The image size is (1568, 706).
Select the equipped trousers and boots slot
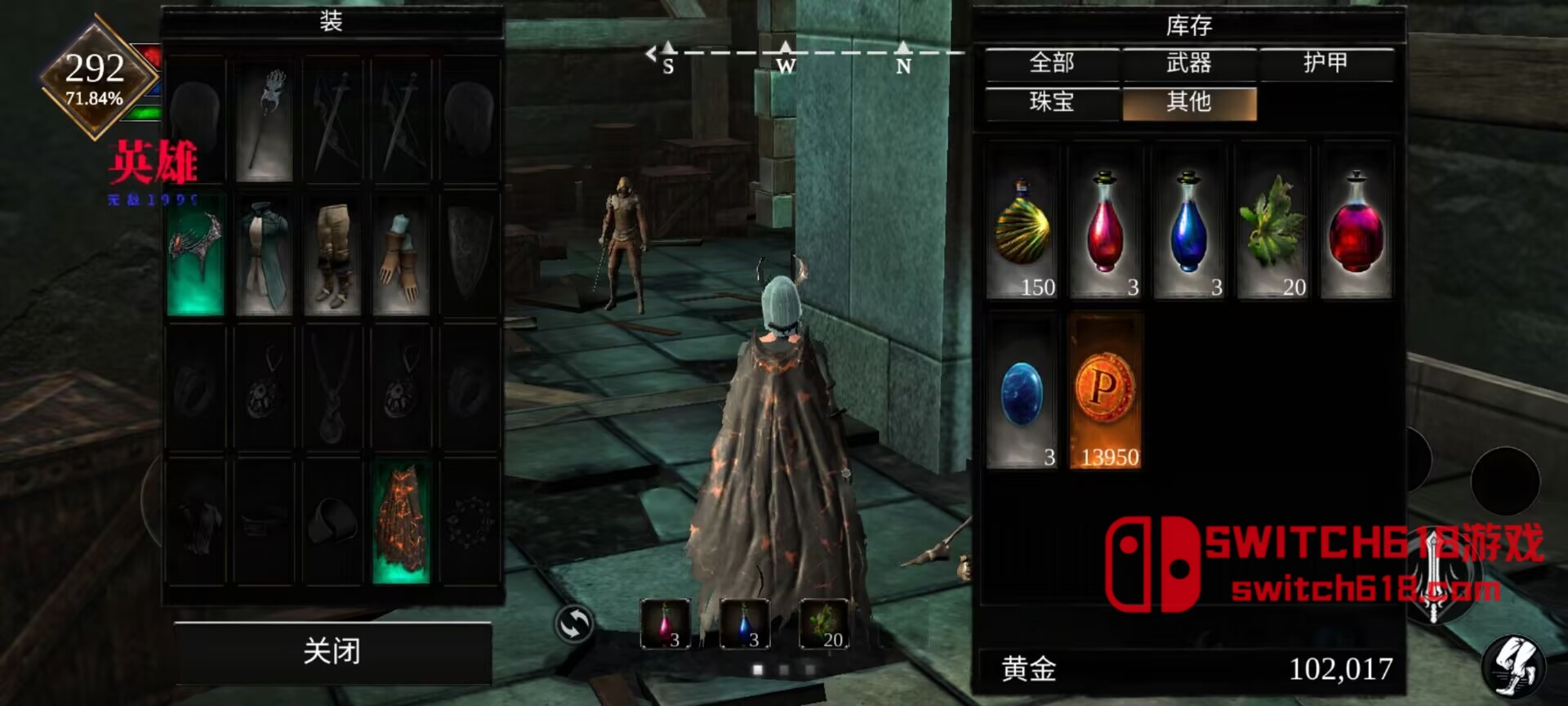[332, 255]
